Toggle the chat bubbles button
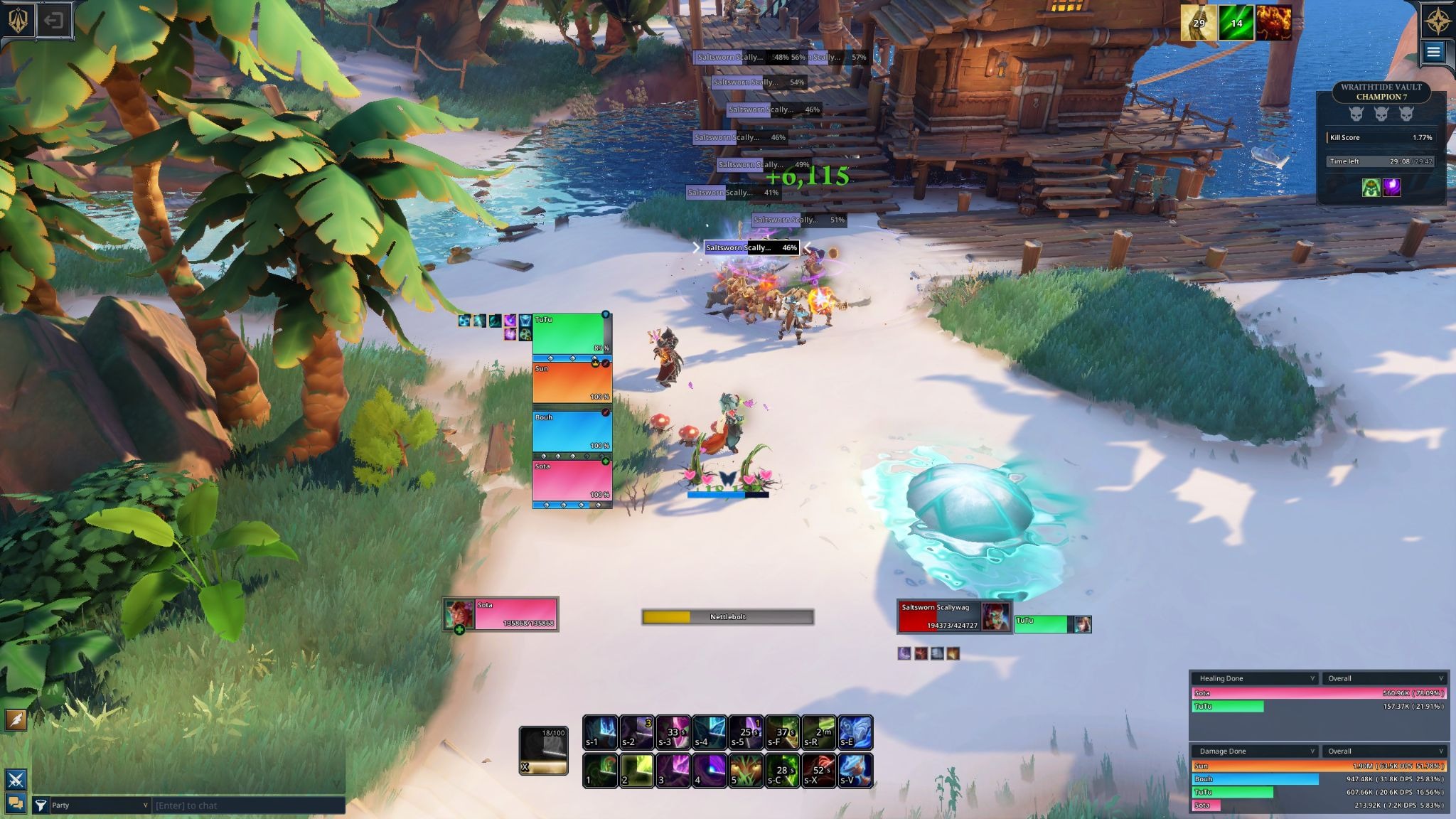The width and height of the screenshot is (1456, 819). 16,803
